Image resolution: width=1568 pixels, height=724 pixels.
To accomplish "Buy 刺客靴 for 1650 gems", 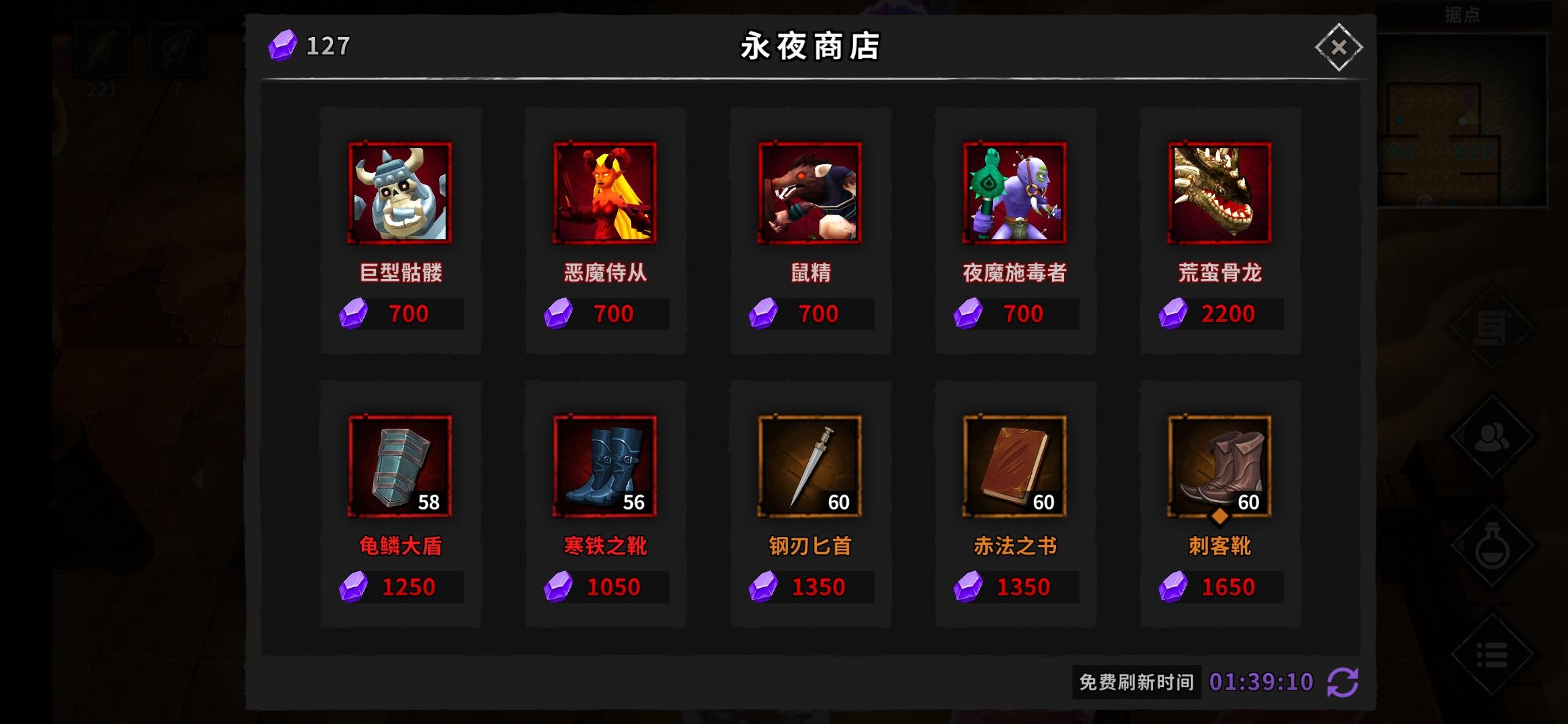I will [1220, 586].
